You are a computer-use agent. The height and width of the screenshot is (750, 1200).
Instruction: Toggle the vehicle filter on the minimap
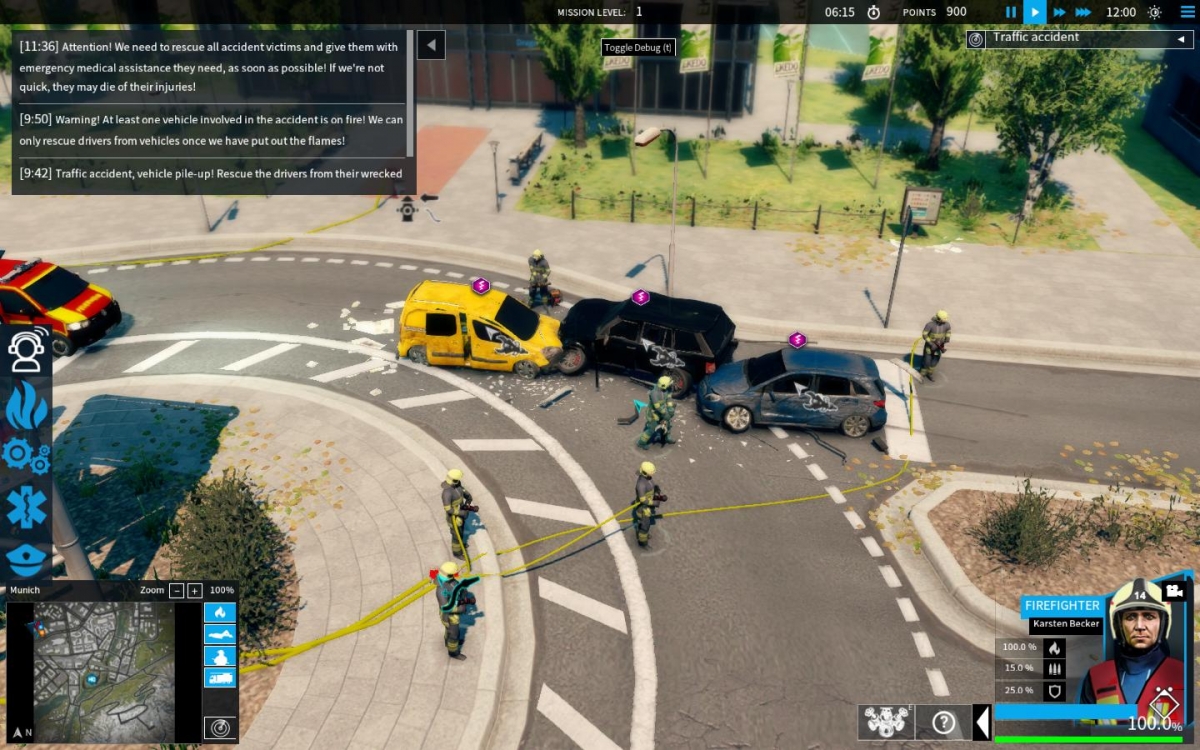coord(220,677)
